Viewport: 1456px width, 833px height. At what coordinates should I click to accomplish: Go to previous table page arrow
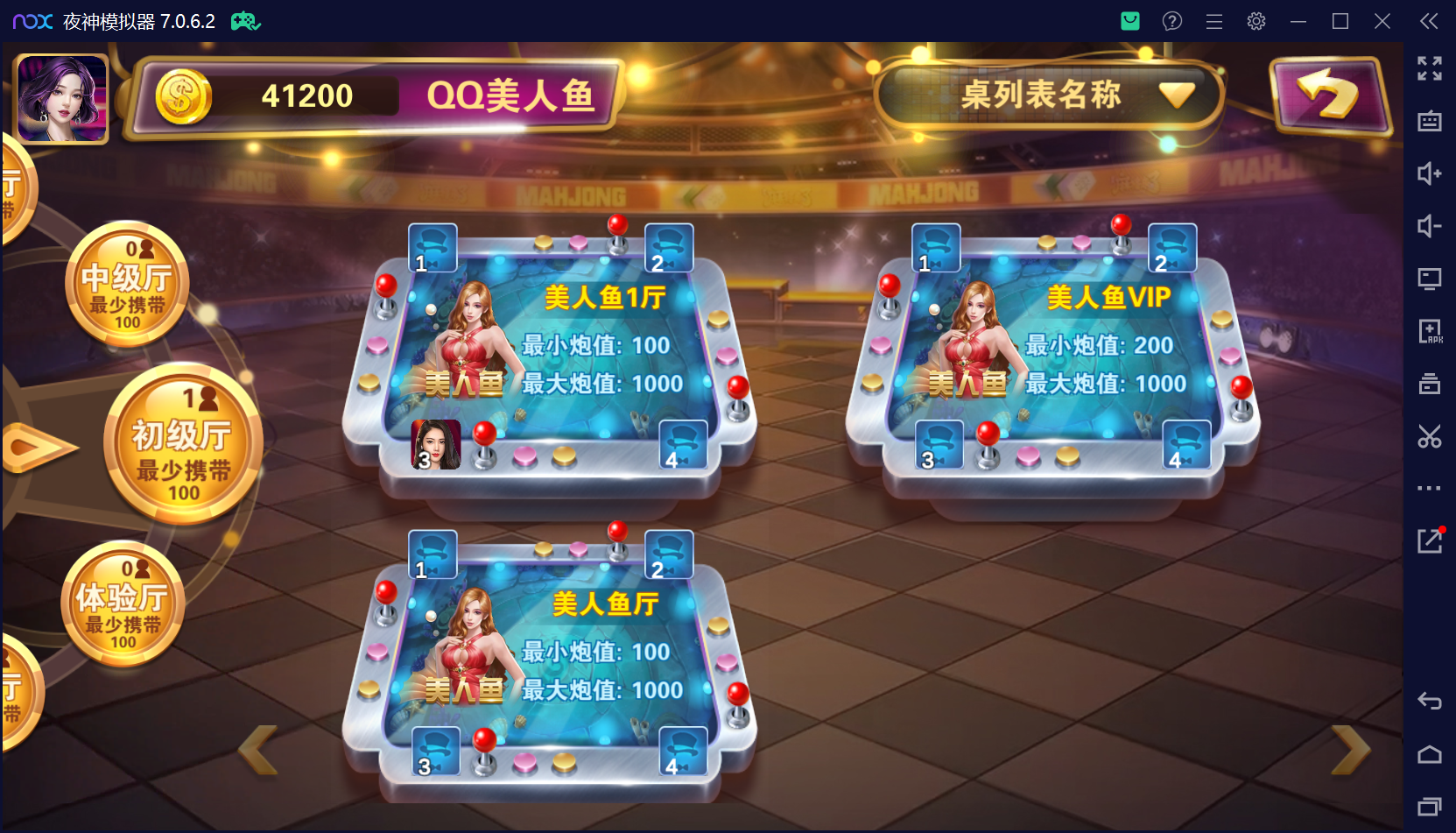pyautogui.click(x=259, y=750)
